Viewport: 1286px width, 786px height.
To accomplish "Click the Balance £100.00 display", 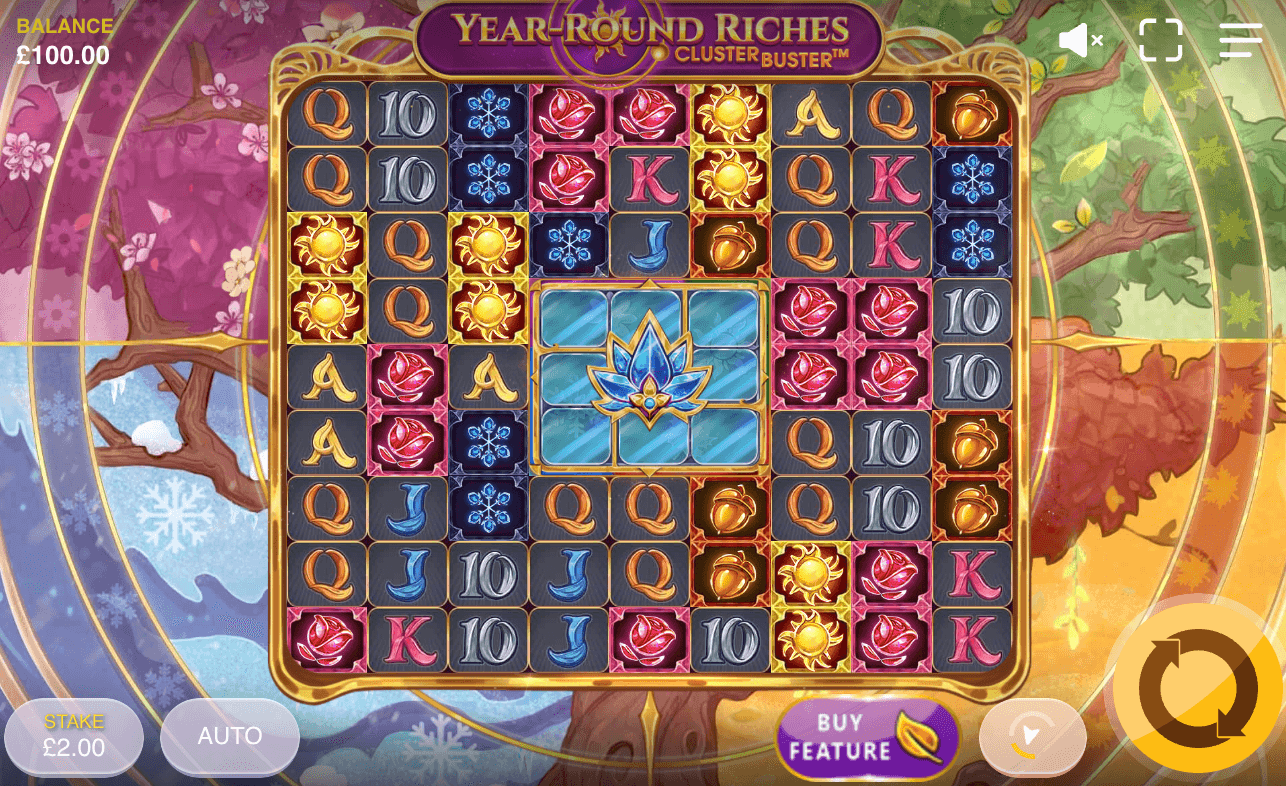I will click(63, 40).
